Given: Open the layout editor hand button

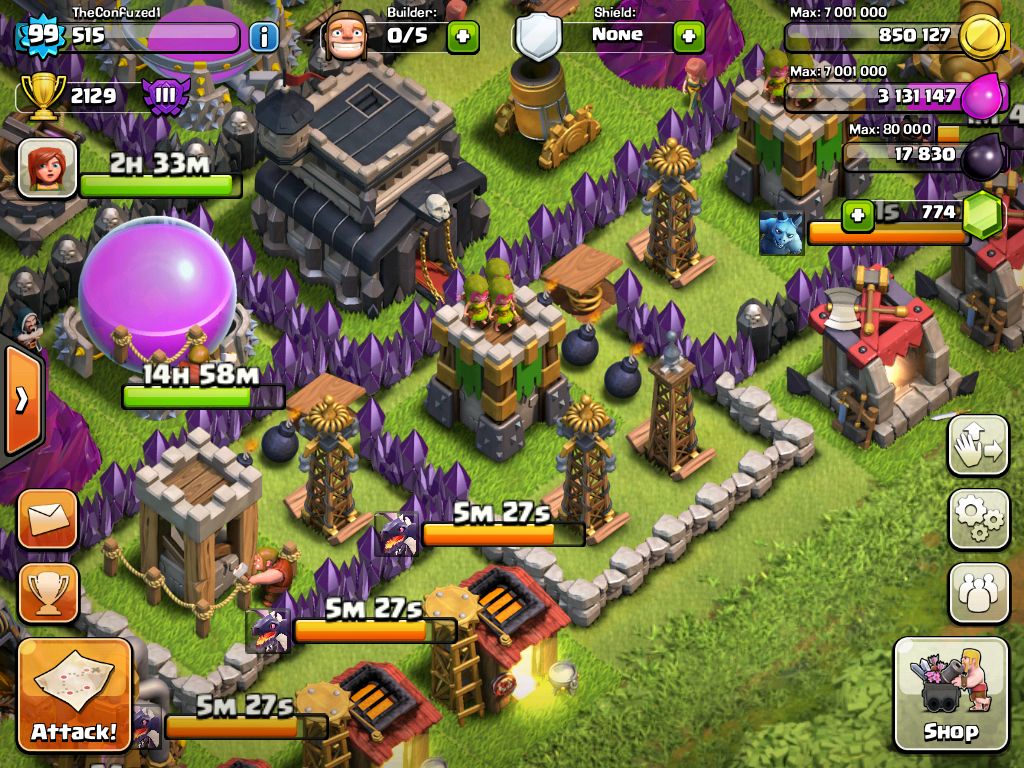Looking at the screenshot, I should click(x=978, y=446).
